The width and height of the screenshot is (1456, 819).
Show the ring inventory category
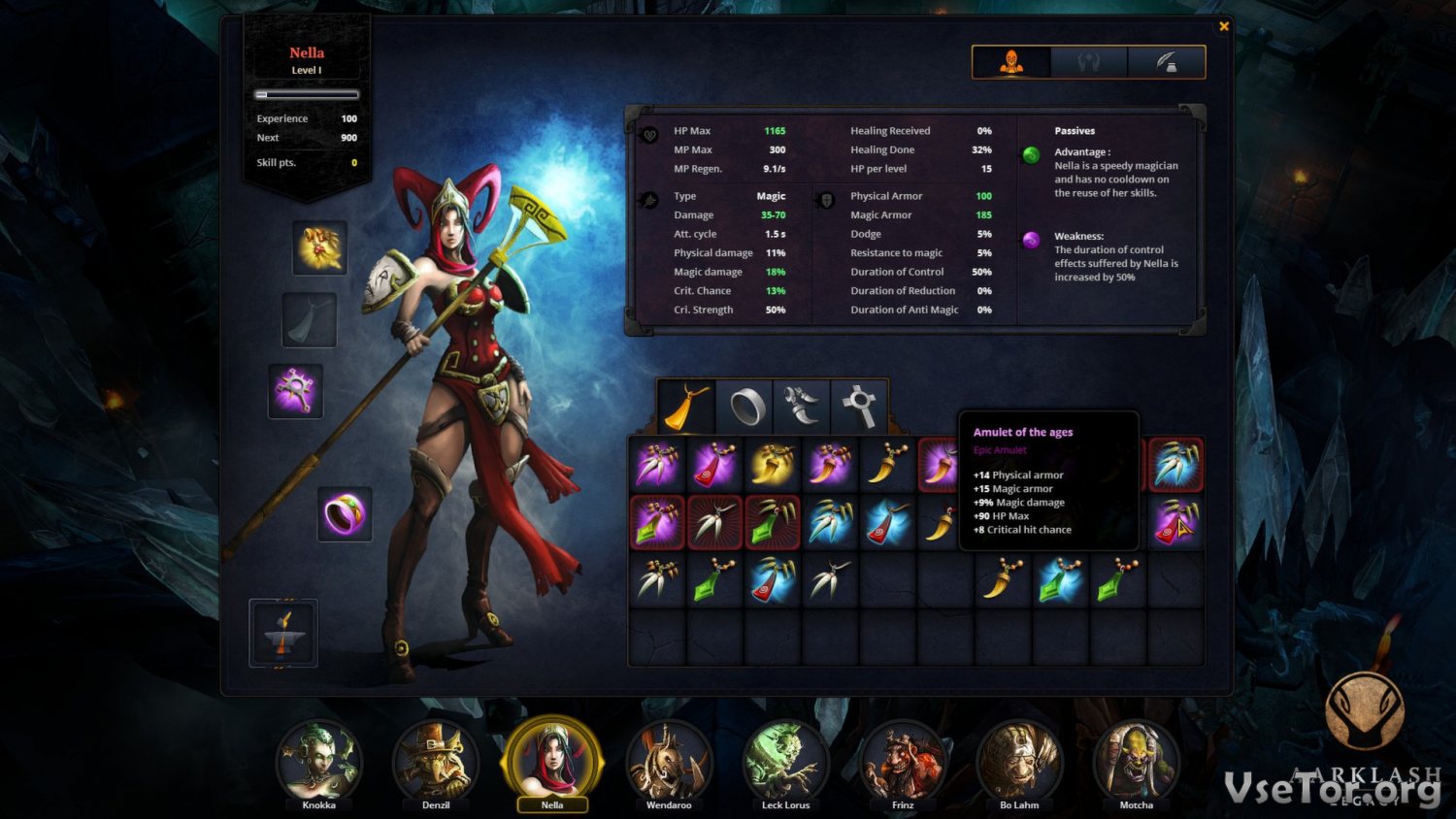(x=745, y=407)
